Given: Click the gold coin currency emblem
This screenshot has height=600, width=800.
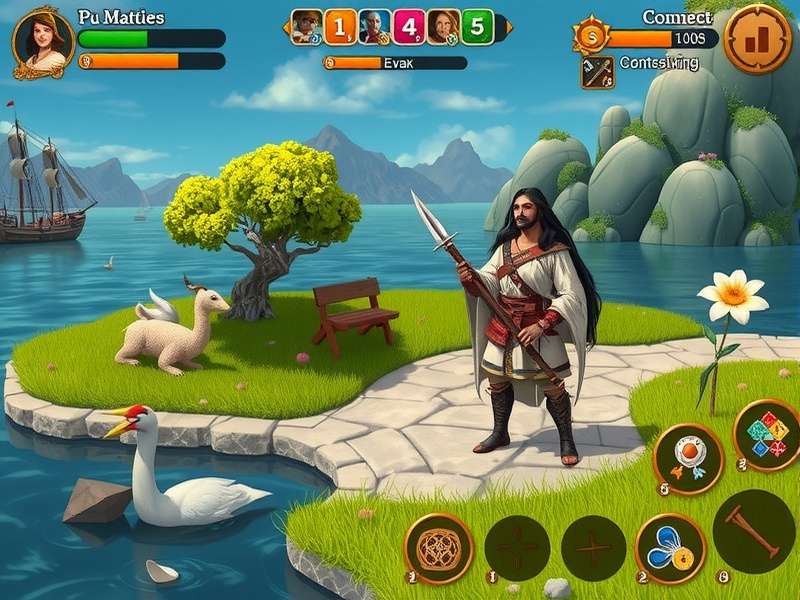Looking at the screenshot, I should pyautogui.click(x=591, y=35).
